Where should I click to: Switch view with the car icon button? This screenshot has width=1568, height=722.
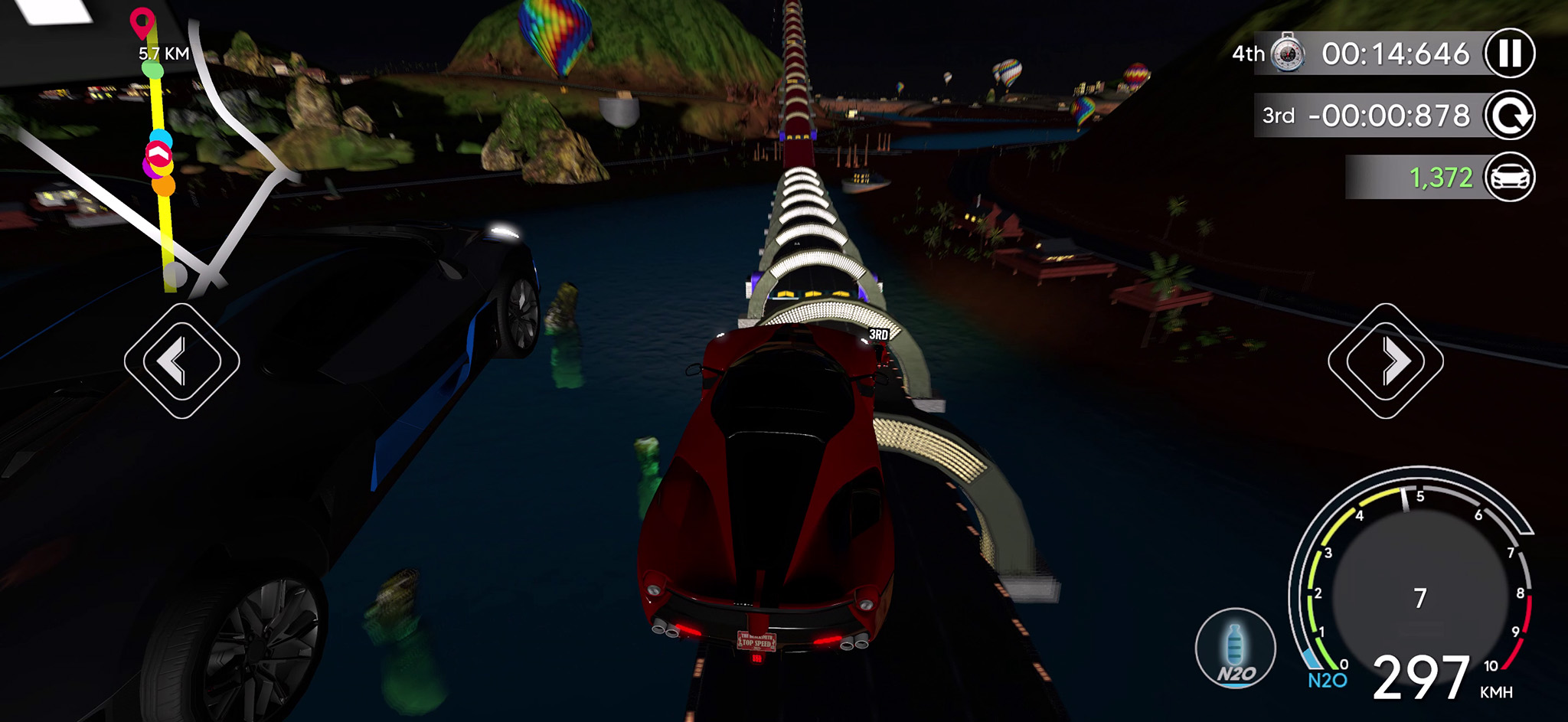click(x=1510, y=177)
